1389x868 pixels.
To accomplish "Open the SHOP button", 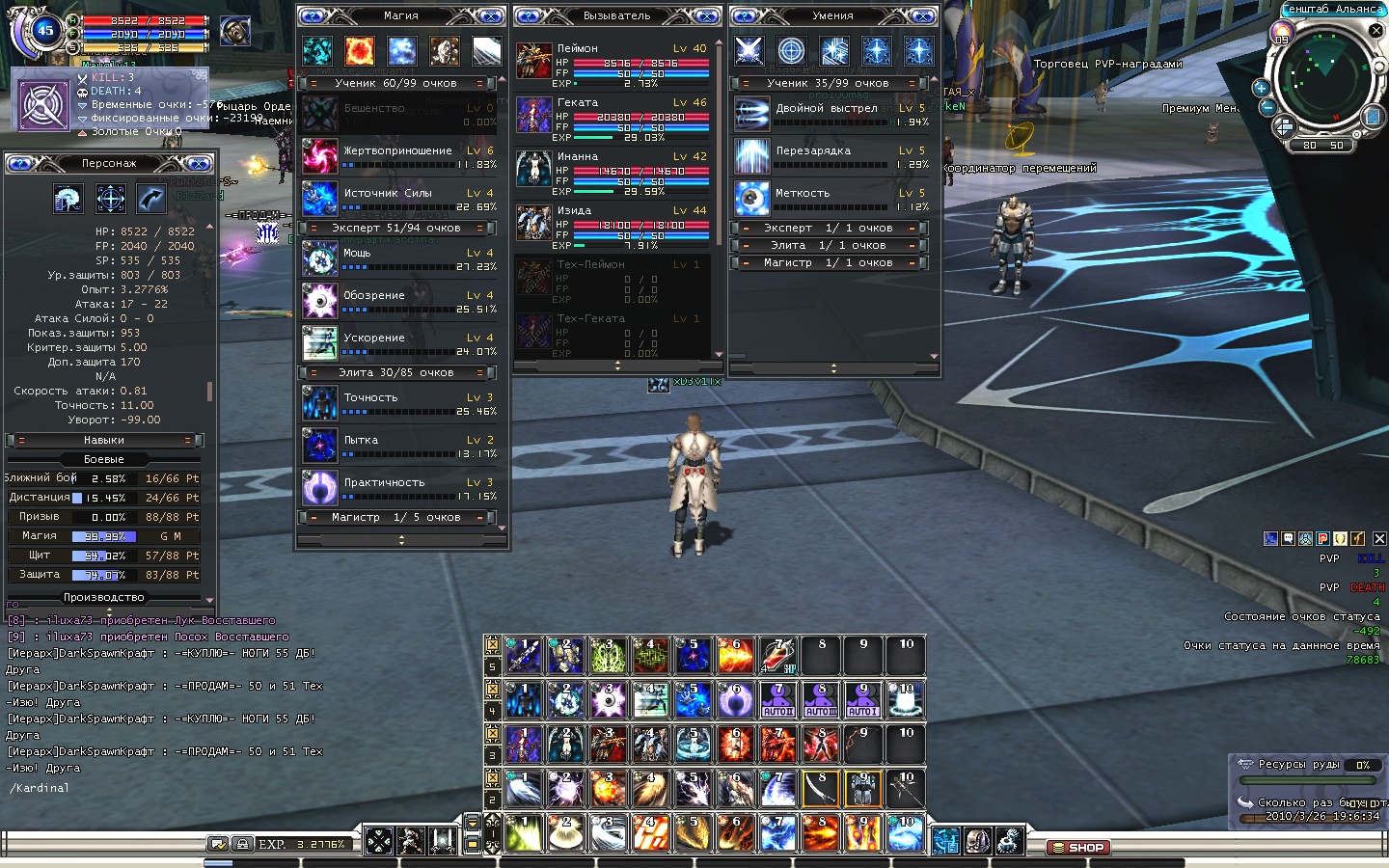I will click(x=1077, y=848).
